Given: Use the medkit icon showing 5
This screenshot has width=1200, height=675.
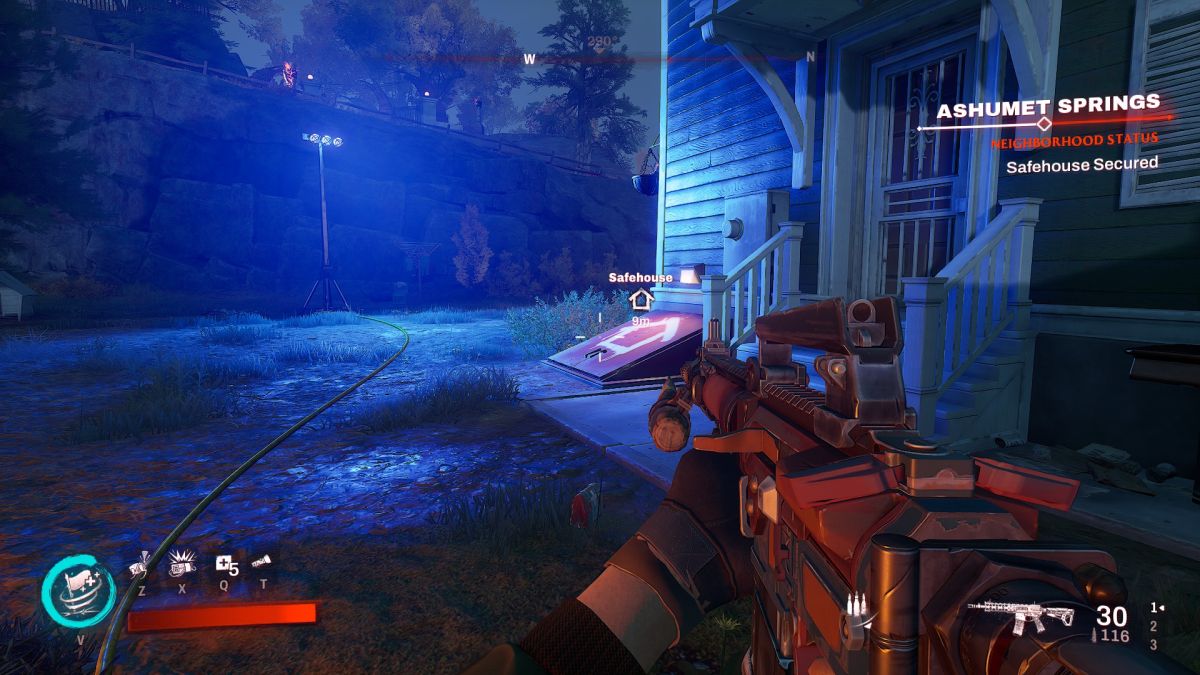Looking at the screenshot, I should [x=225, y=566].
